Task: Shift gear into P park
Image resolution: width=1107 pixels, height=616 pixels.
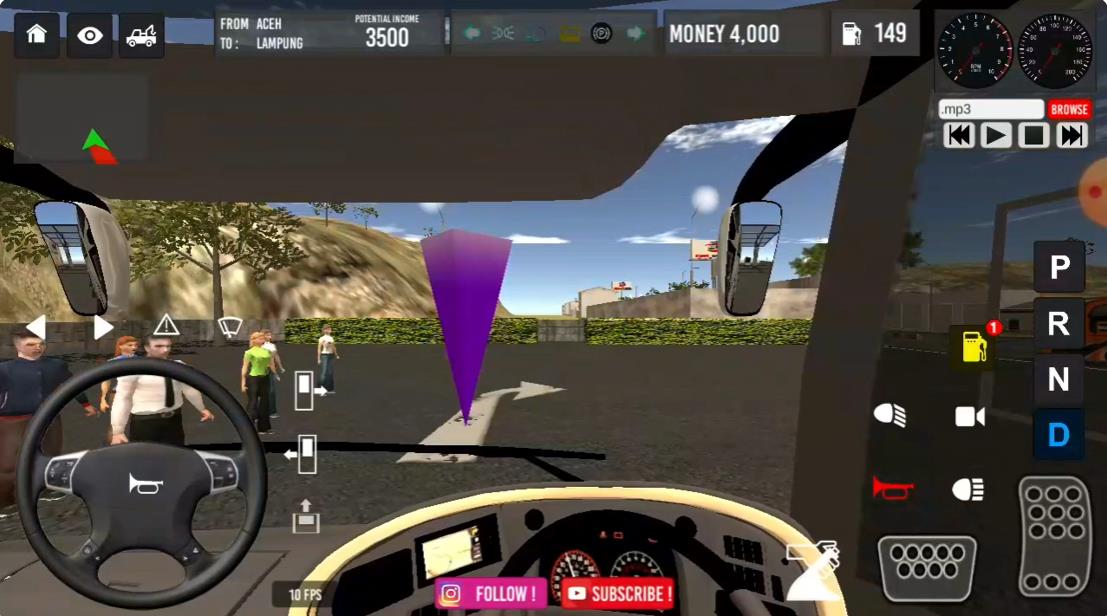Action: (x=1059, y=267)
